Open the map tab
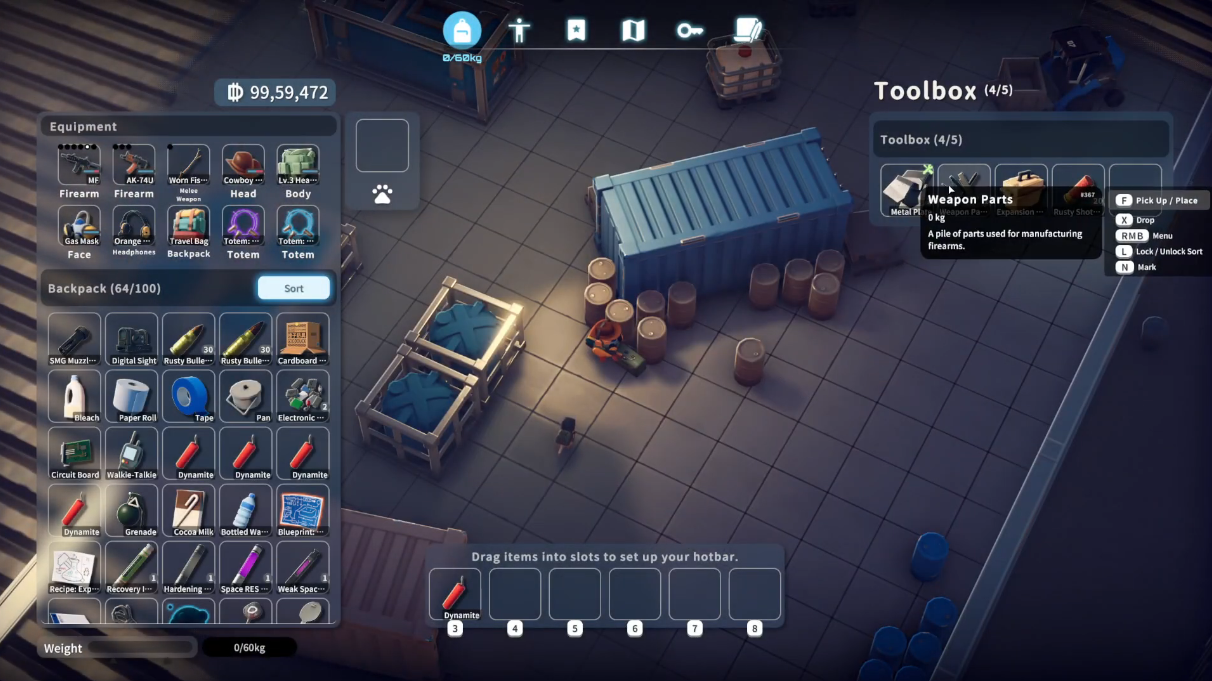 click(x=633, y=30)
